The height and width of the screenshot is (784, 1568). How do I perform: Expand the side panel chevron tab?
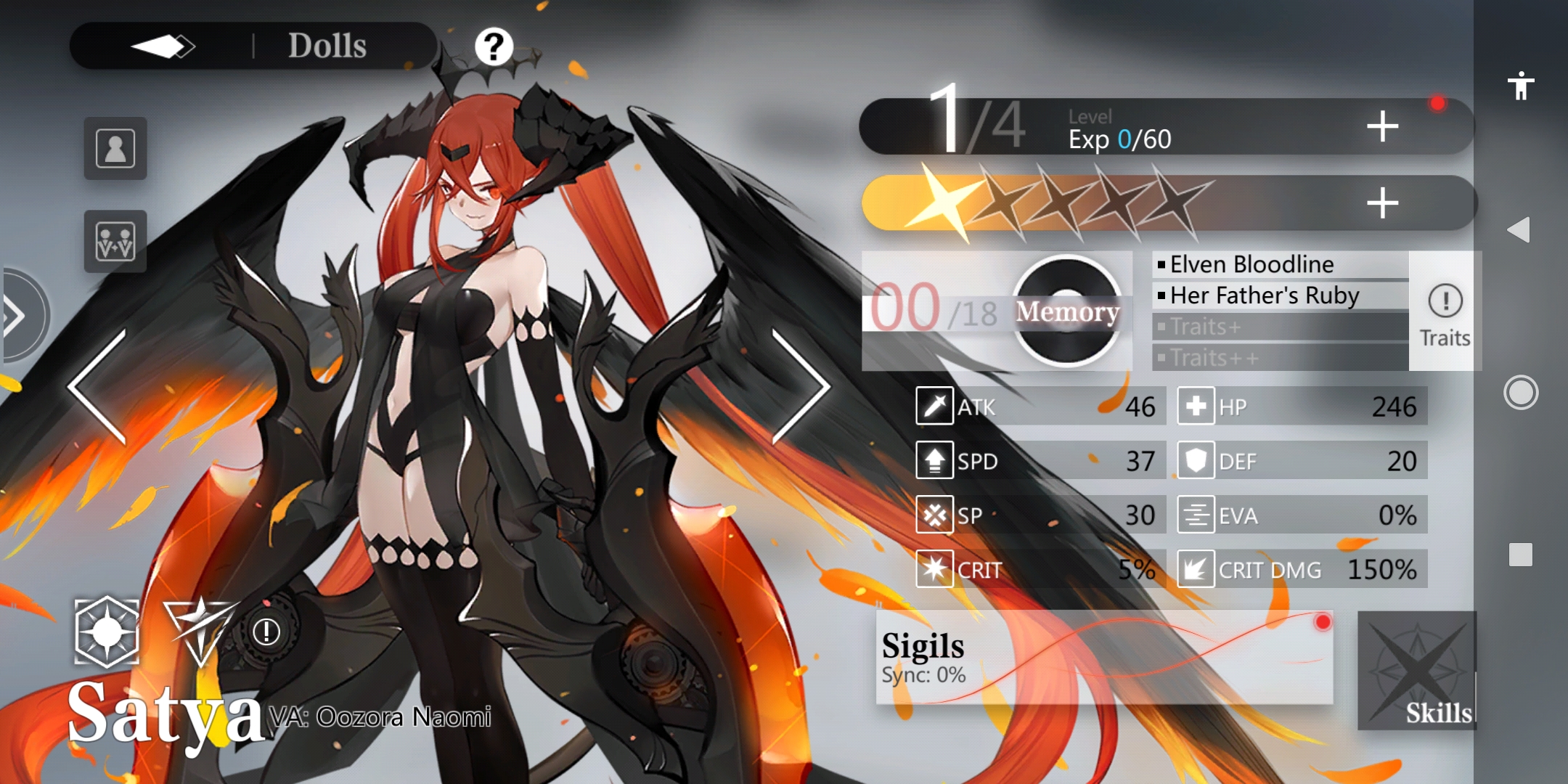click(18, 316)
